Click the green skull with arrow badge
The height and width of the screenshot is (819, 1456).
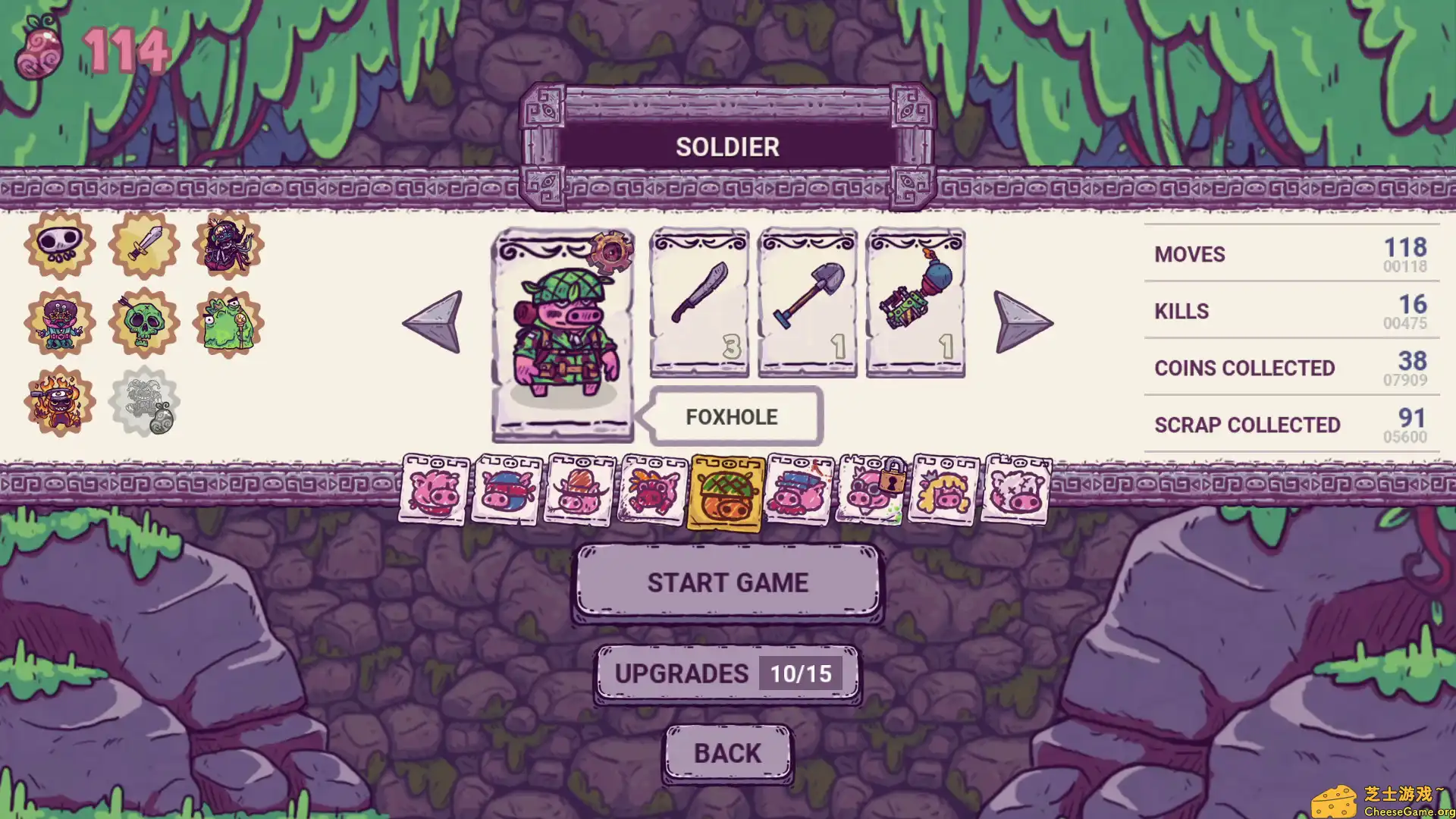(143, 322)
